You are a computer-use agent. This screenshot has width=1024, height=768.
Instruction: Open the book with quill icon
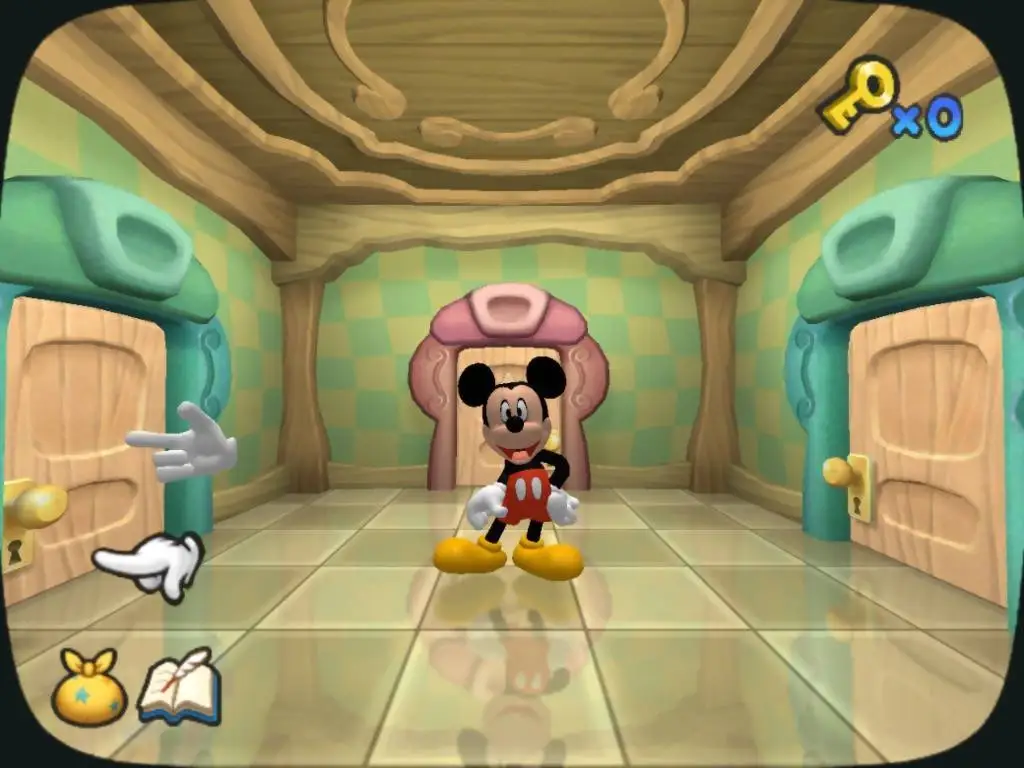[x=180, y=686]
